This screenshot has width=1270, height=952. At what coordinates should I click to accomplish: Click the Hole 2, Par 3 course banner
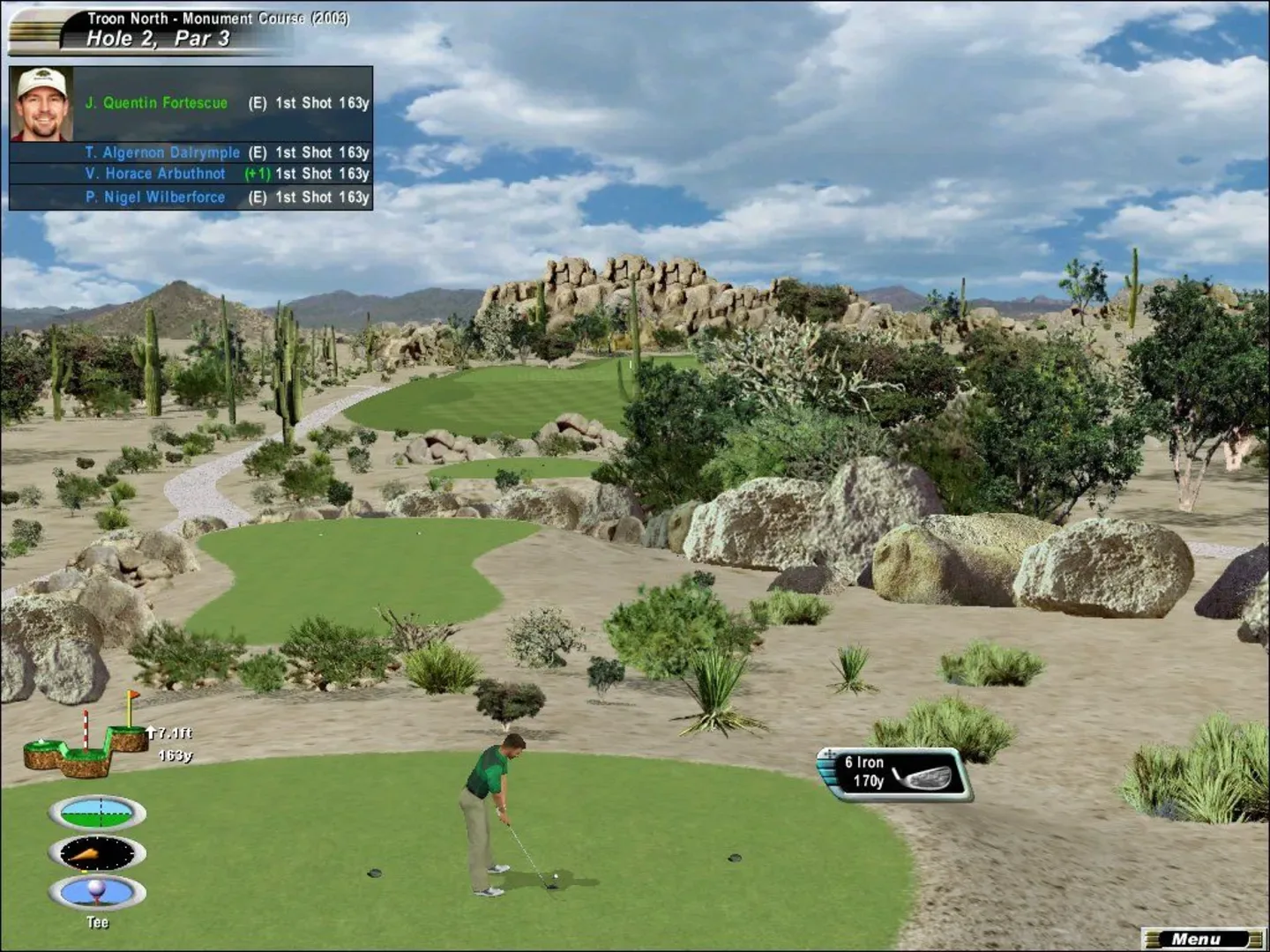[x=176, y=29]
